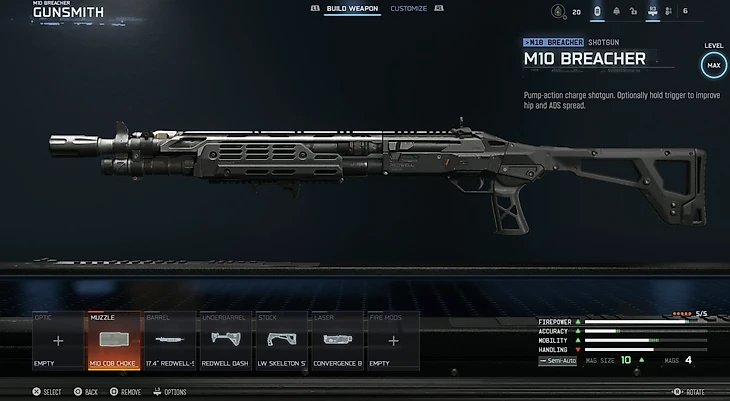Select the Redwell Dash underbarrel slot
730x401 pixels.
226,341
